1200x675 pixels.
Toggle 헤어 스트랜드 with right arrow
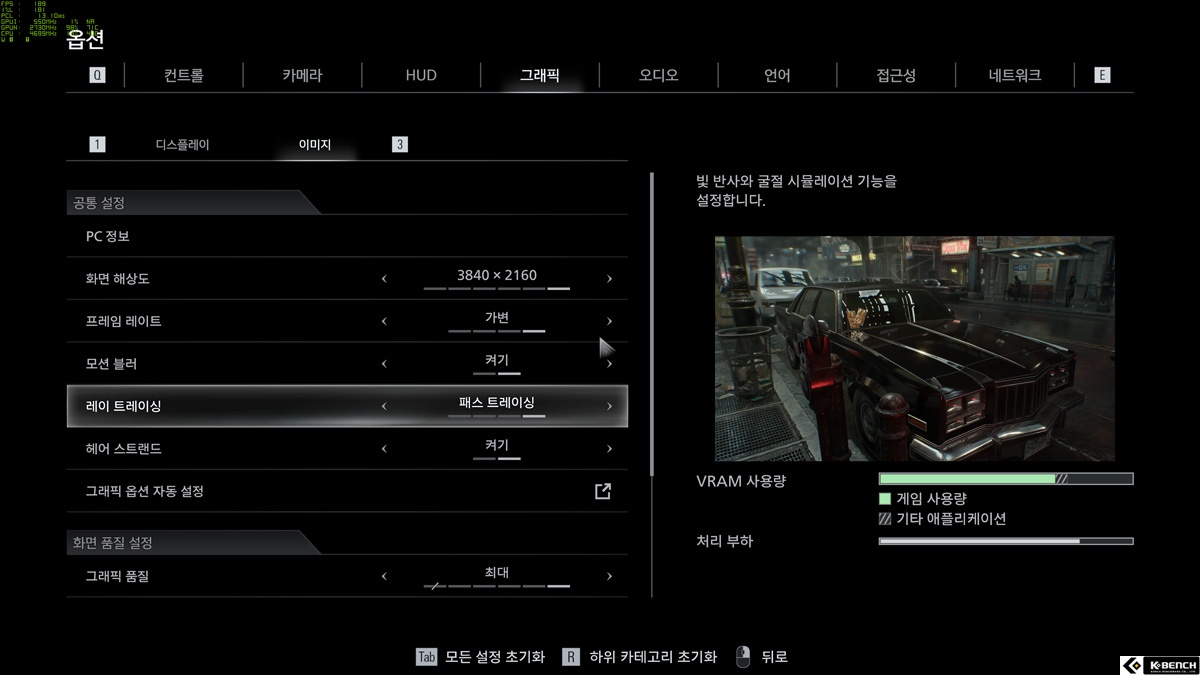[x=609, y=449]
